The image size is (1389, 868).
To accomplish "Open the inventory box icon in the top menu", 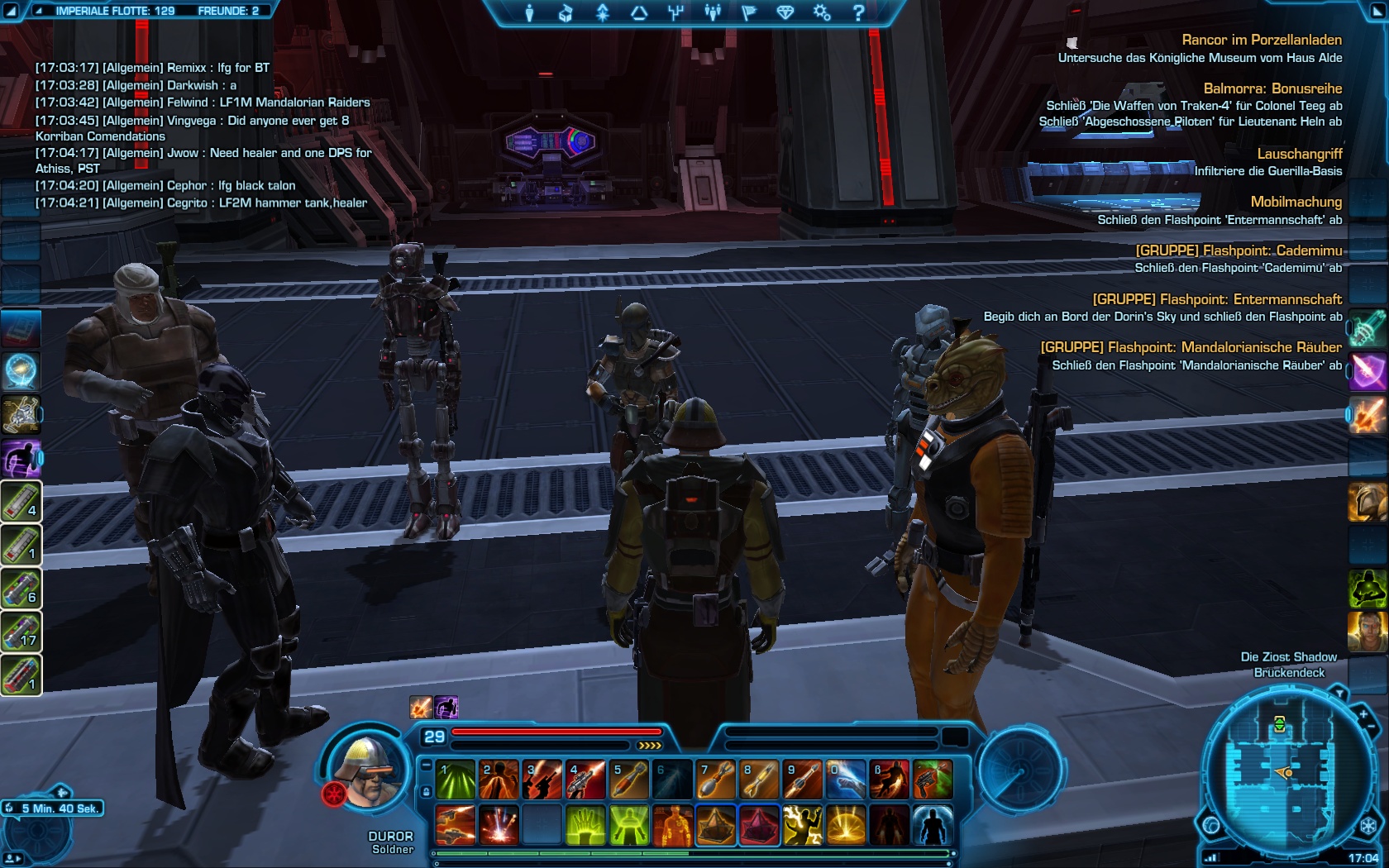I will pos(566,12).
